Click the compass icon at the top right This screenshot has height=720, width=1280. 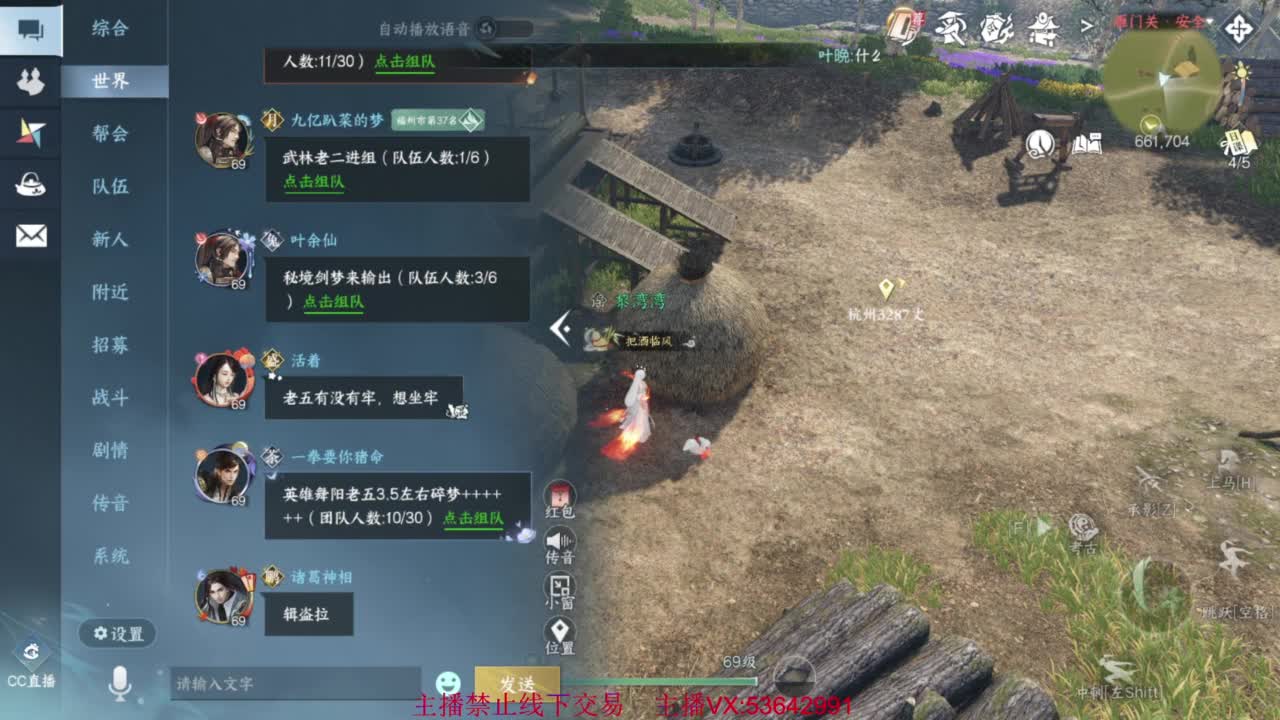(x=1237, y=30)
